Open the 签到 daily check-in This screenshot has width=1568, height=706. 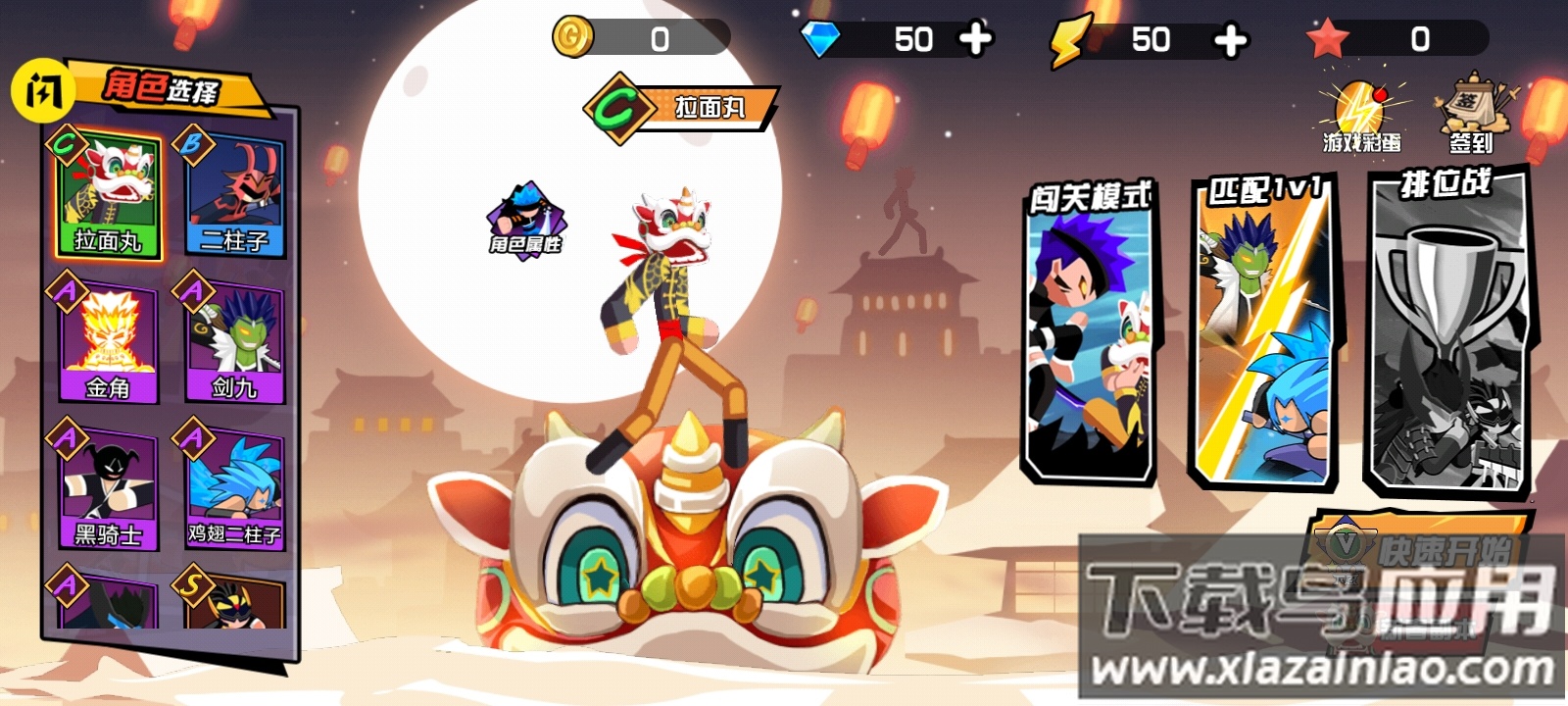1470,114
